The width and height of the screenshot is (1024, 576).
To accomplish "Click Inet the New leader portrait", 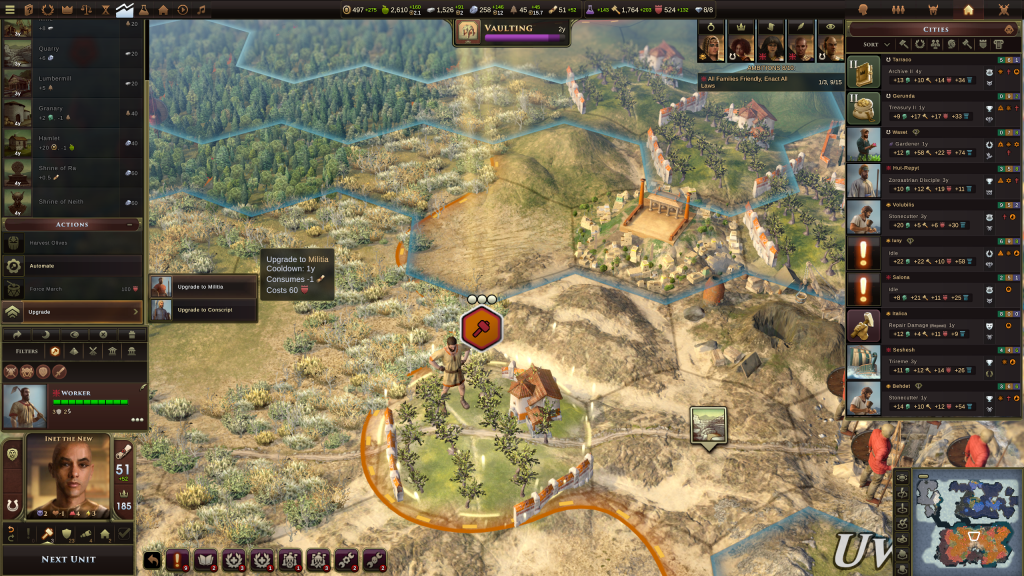I will click(67, 479).
